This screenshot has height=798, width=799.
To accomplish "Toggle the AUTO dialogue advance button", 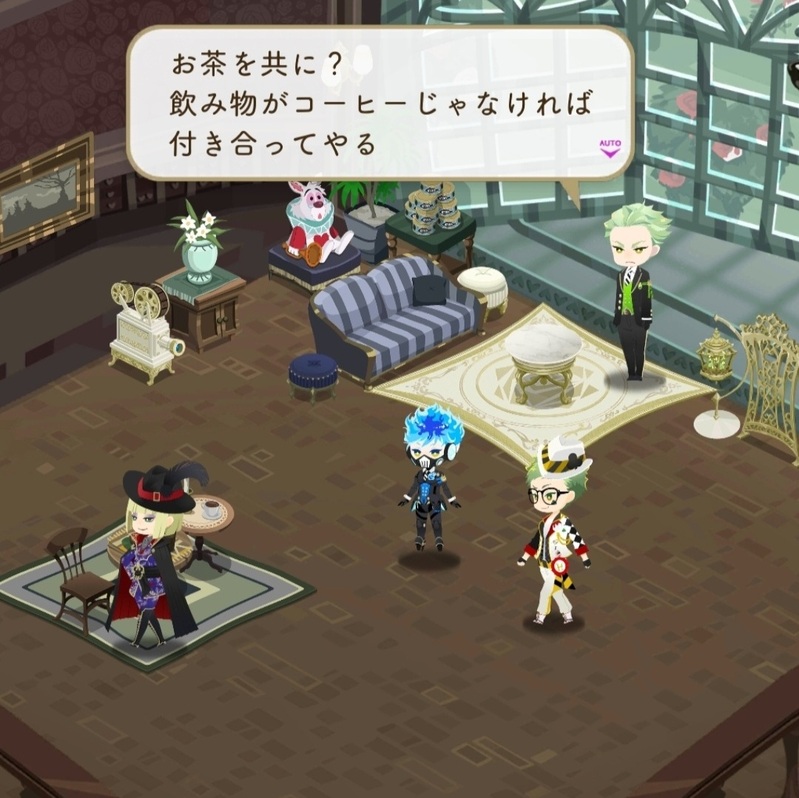I will (609, 148).
